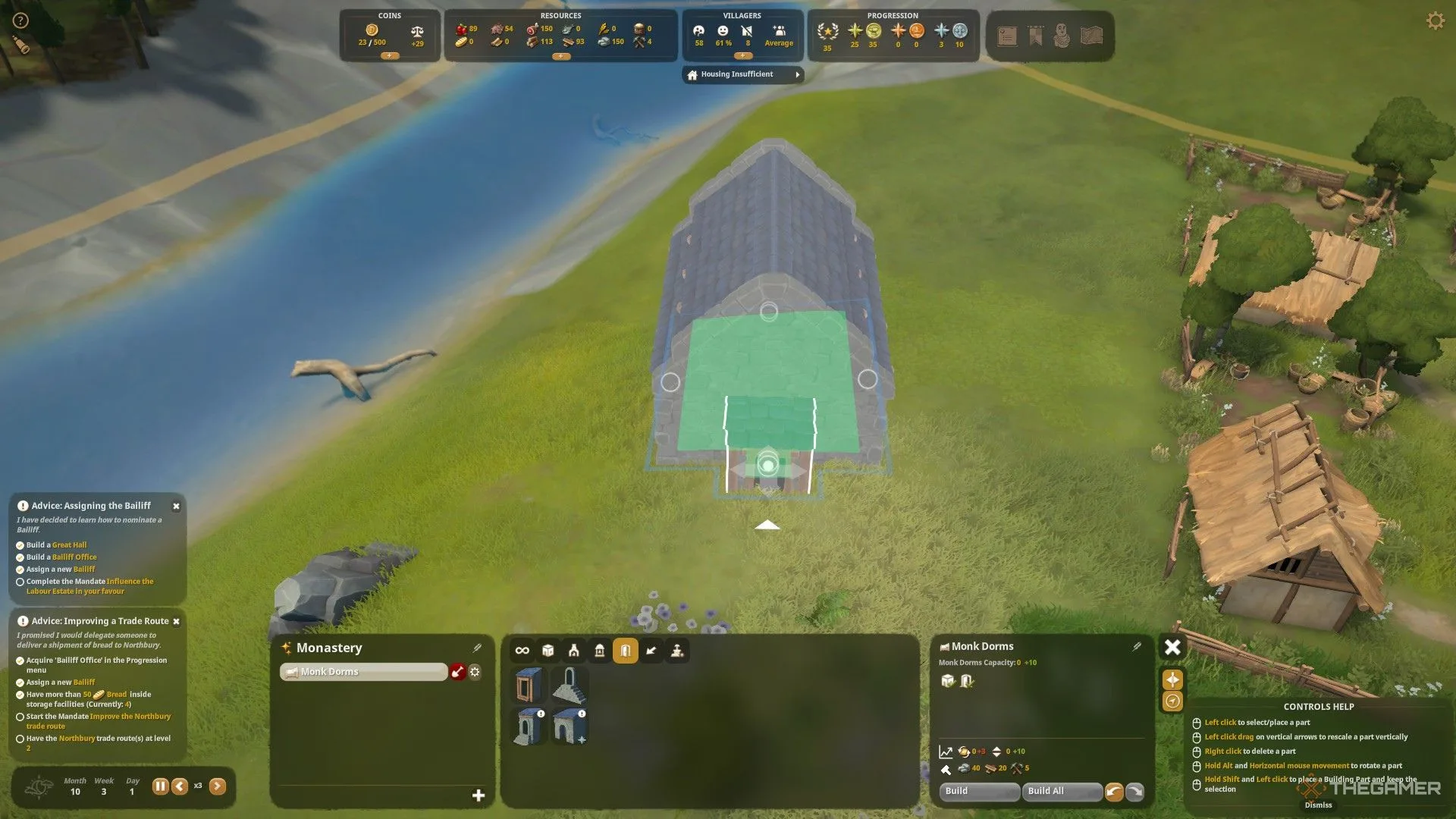Choose the stone stairs archway part
This screenshot has height=819, width=1456.
[570, 685]
